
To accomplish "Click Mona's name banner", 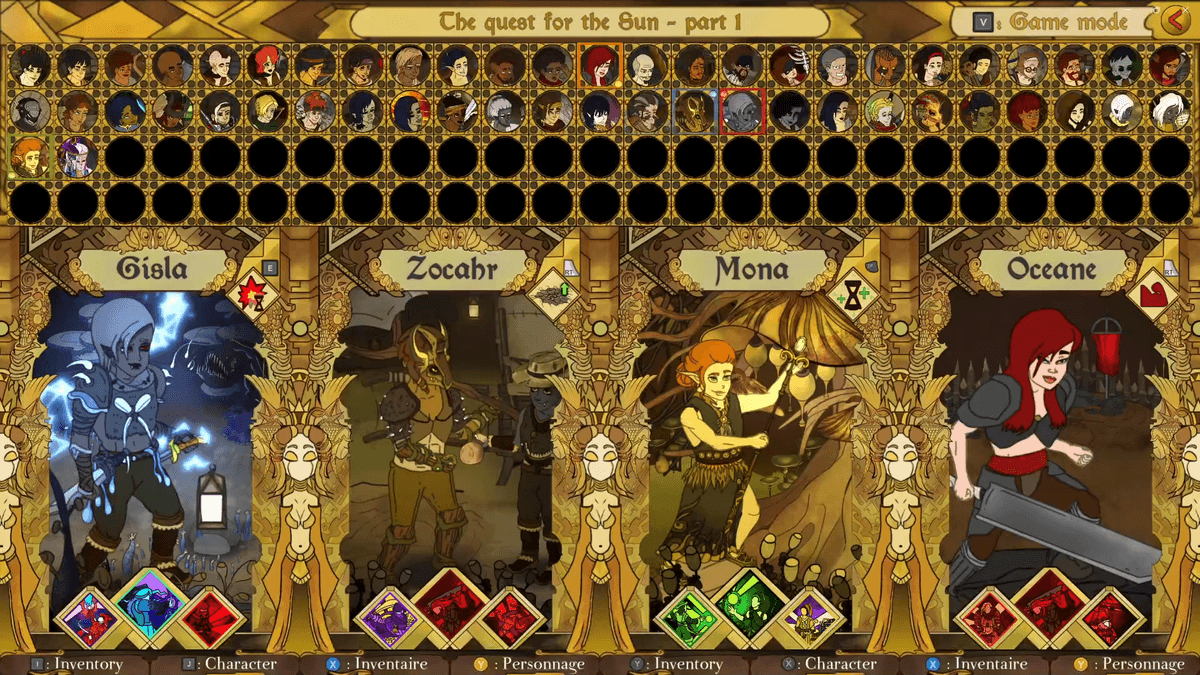I will coord(752,268).
